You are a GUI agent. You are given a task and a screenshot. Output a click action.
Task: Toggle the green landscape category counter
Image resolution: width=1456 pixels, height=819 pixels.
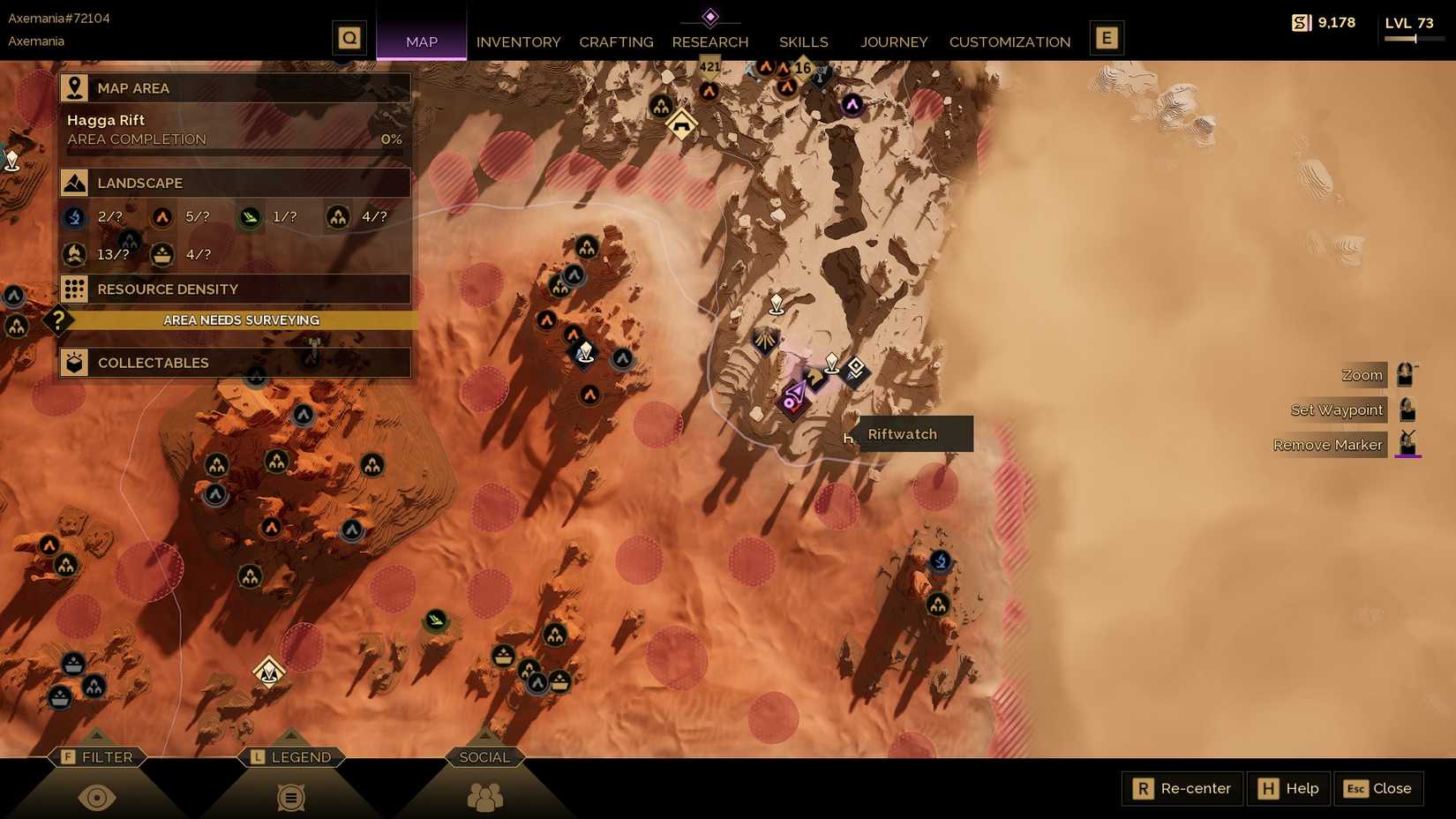click(250, 217)
